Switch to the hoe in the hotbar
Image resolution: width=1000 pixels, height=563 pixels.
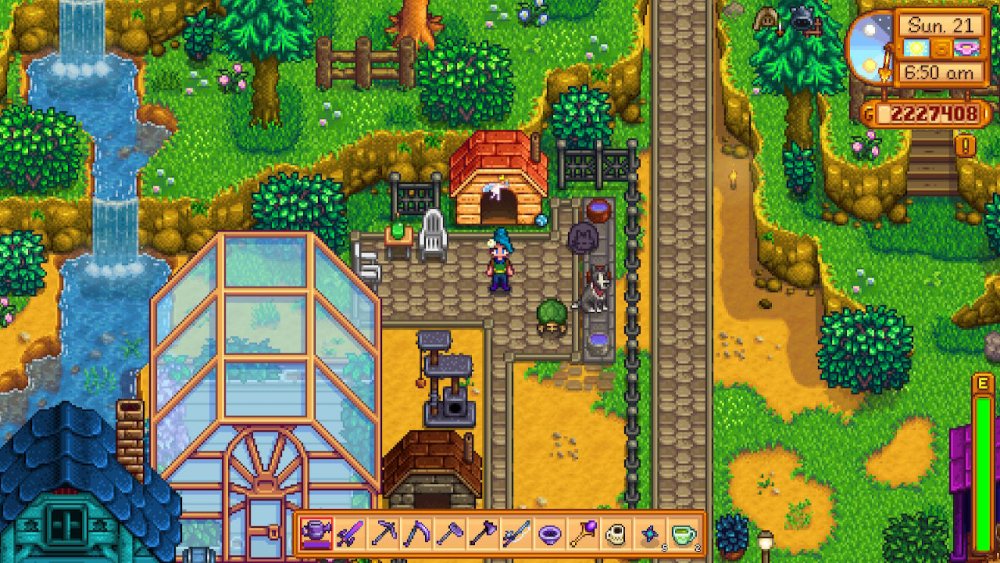449,534
